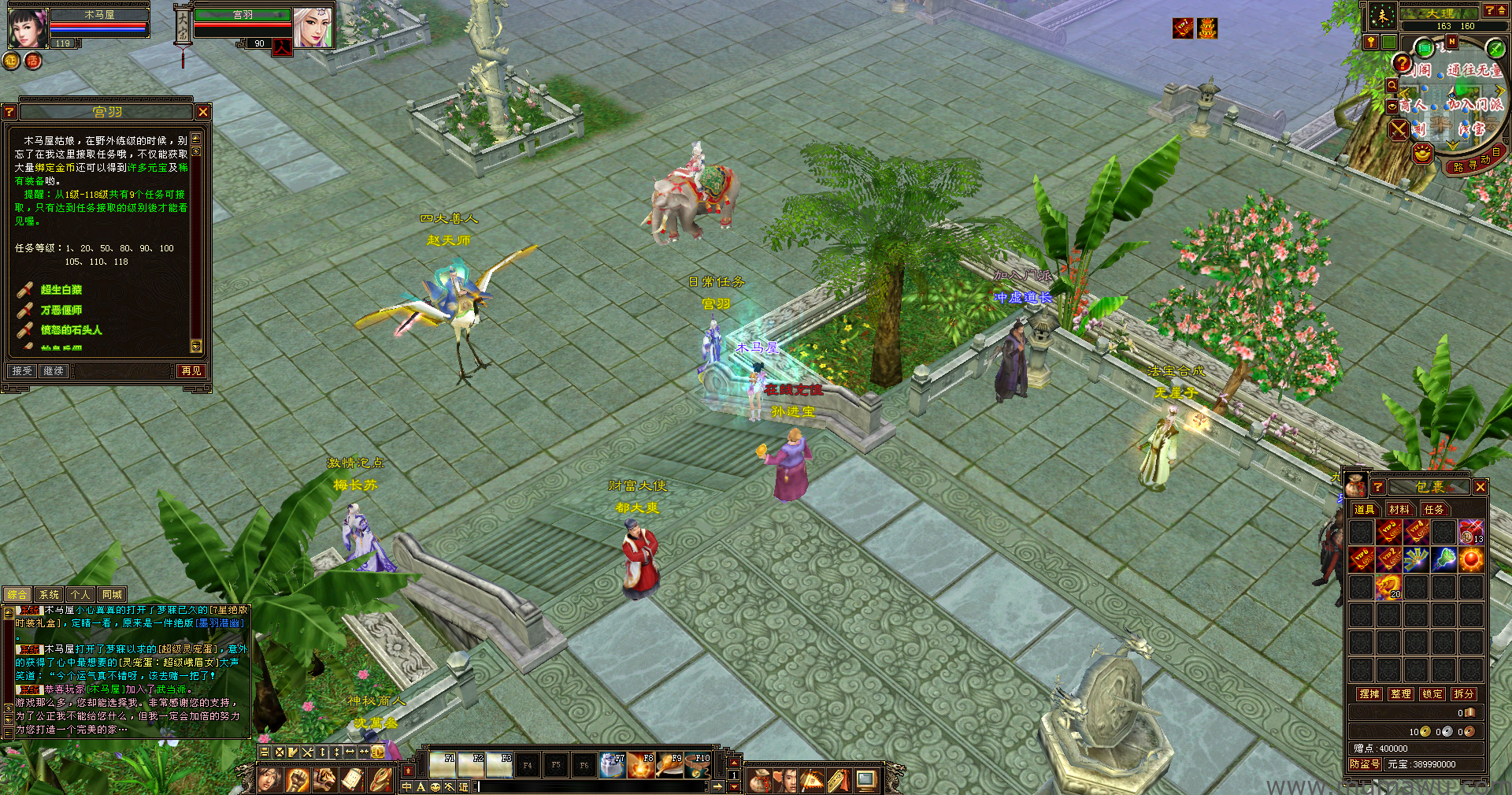Open the fist skill icon in bottom menu

point(297,780)
